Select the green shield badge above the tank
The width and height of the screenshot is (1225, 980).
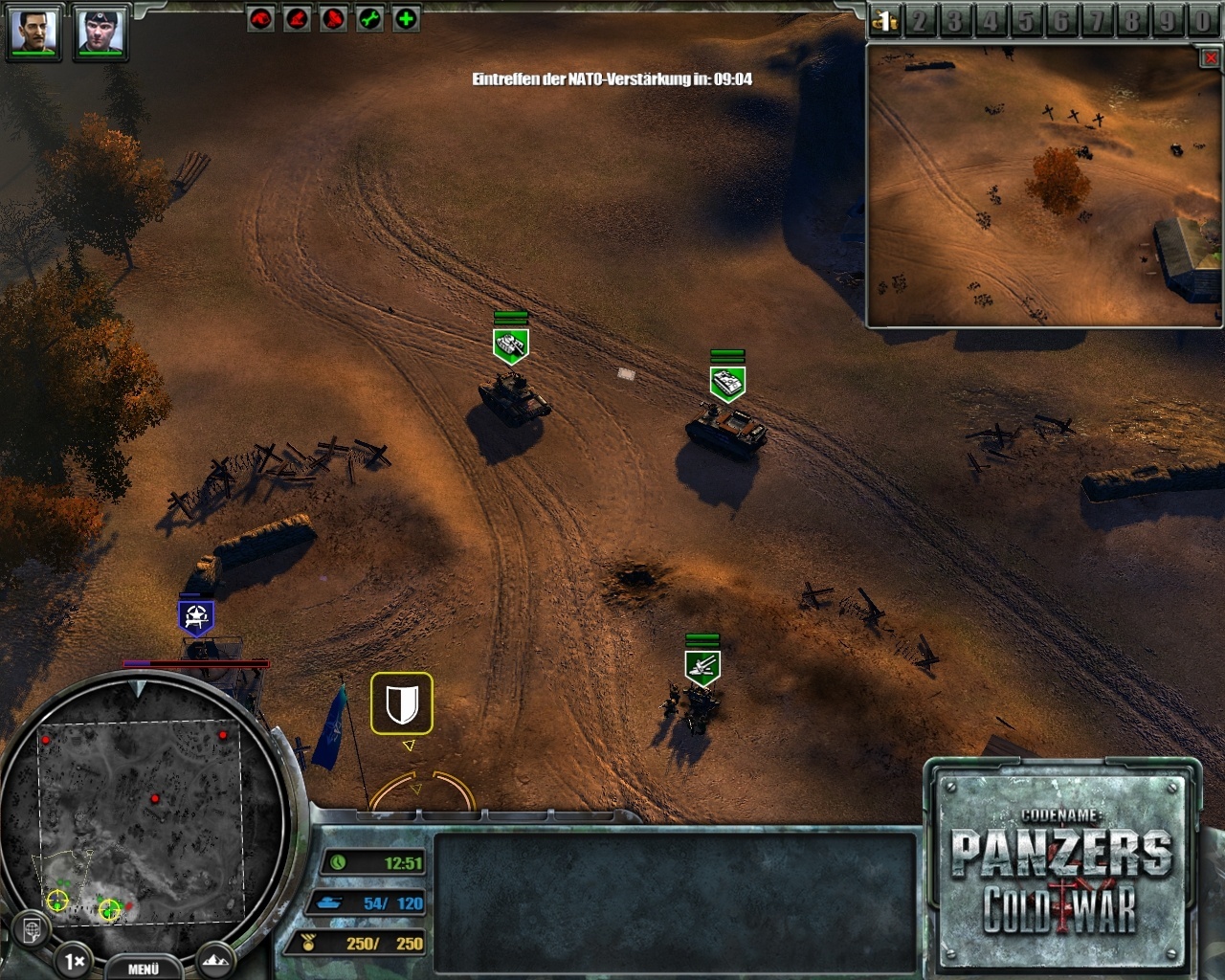point(511,344)
